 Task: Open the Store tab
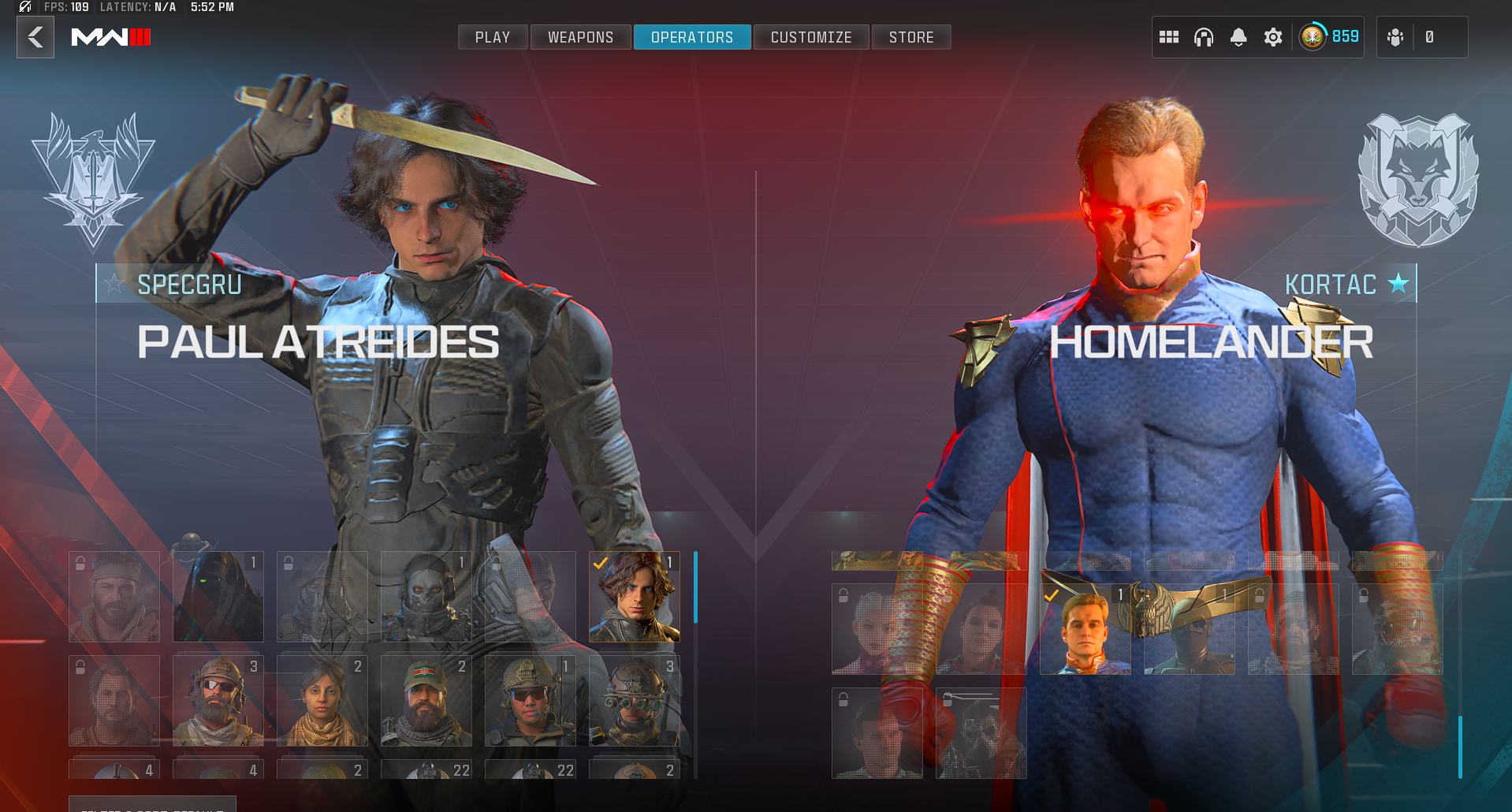[x=911, y=37]
